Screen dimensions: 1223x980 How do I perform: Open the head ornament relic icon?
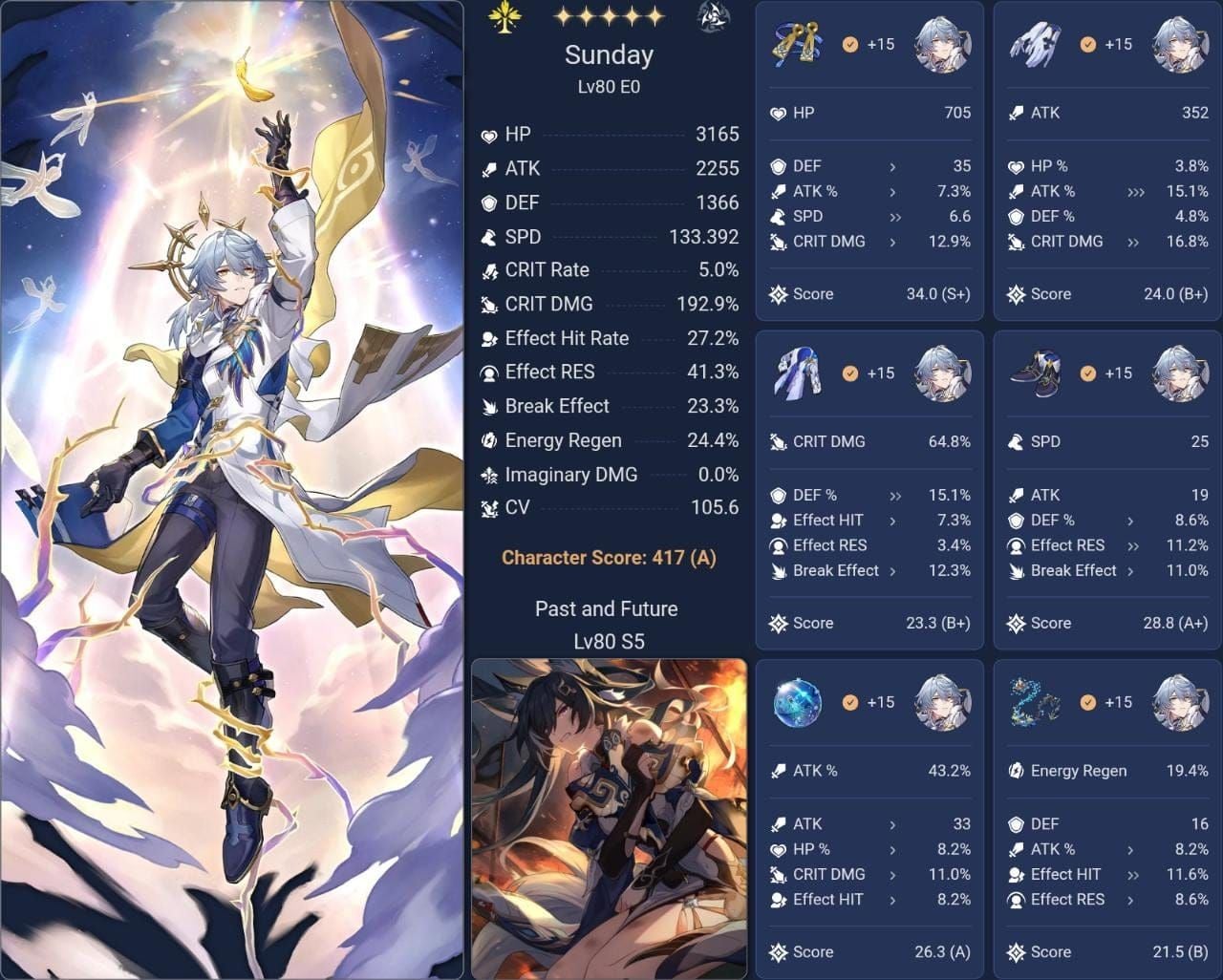(x=798, y=43)
